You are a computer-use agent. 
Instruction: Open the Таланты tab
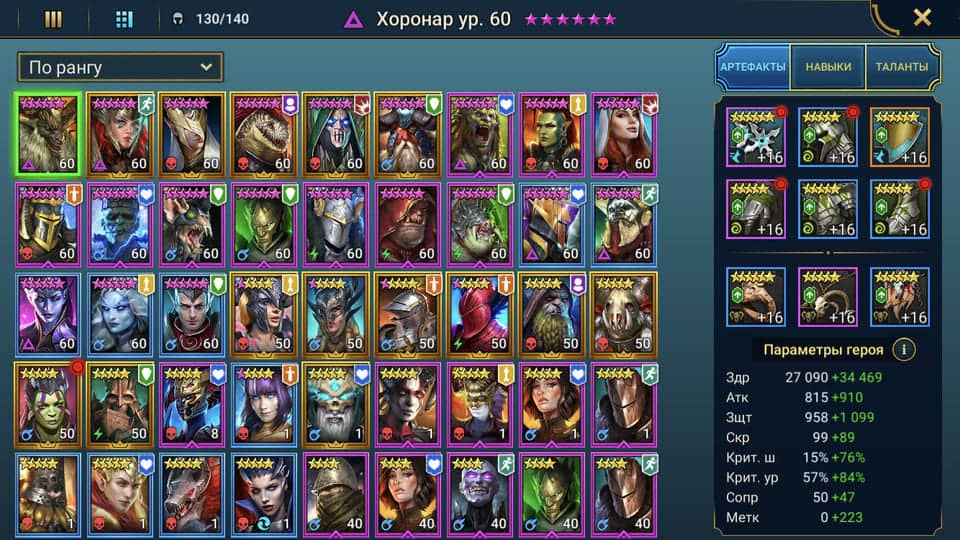[901, 67]
